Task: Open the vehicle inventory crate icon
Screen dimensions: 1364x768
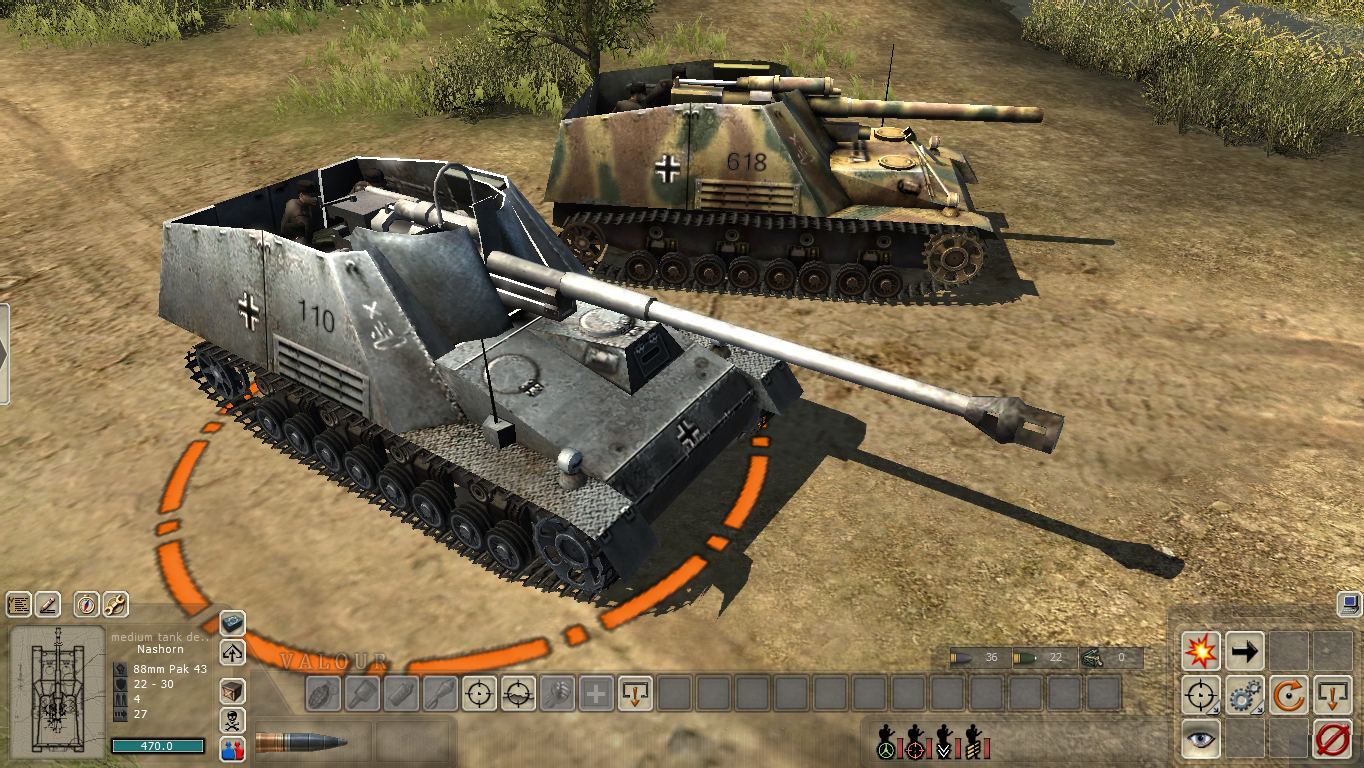Action: 232,691
